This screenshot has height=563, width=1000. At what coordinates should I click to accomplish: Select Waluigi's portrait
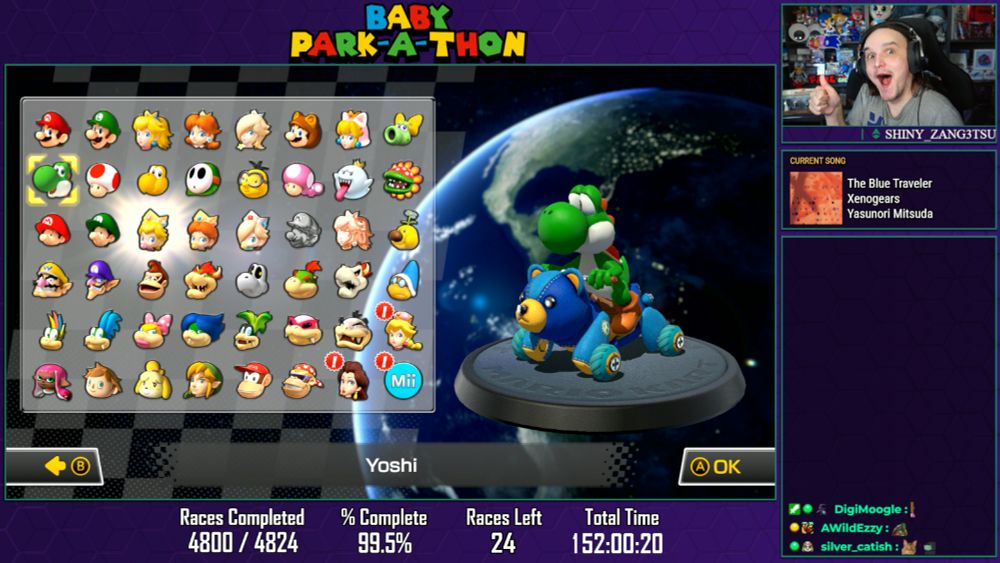coord(102,280)
